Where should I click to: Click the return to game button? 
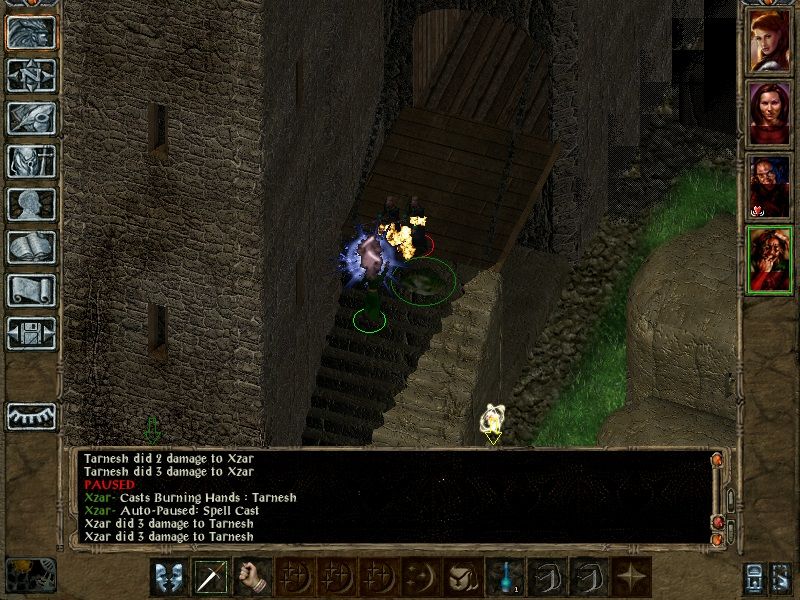31,33
